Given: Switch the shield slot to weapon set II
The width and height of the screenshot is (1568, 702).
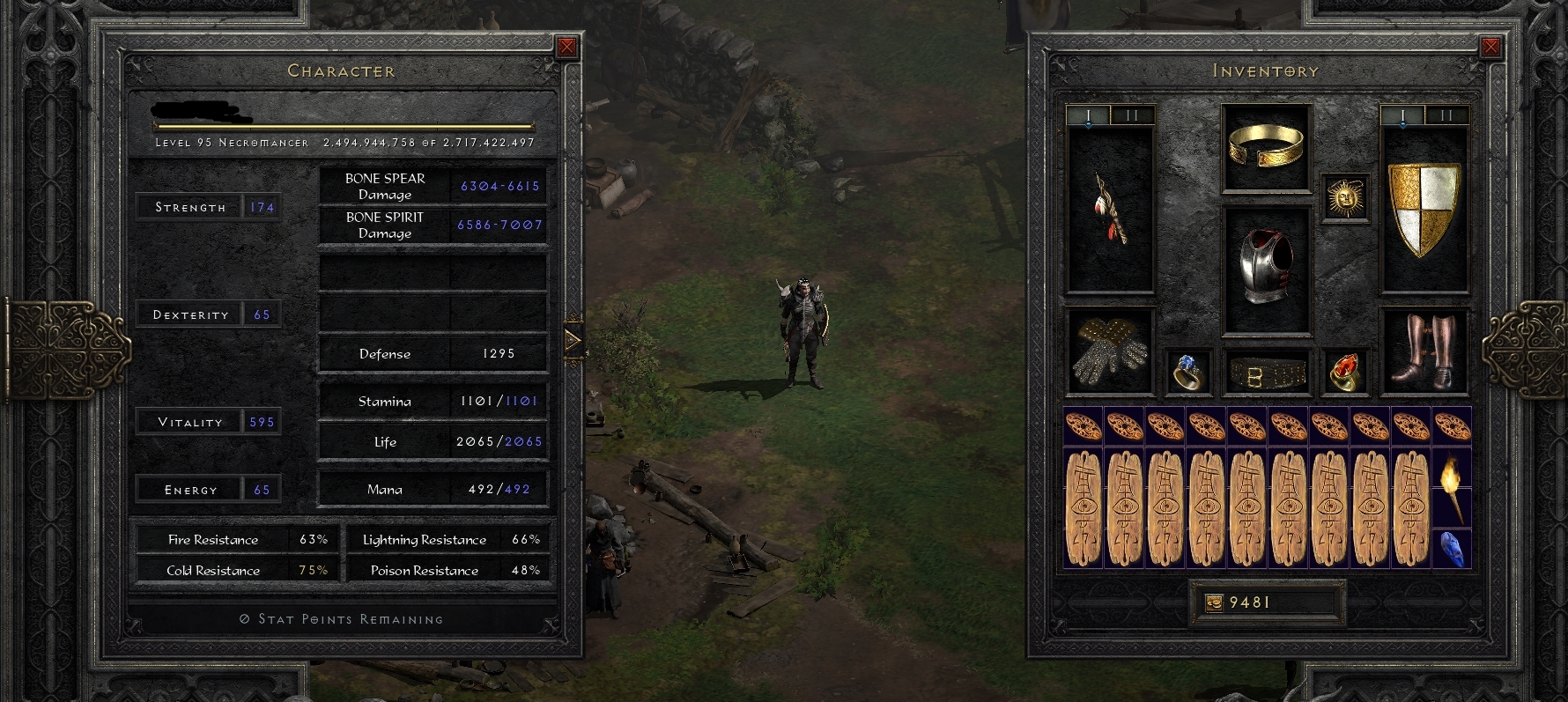Looking at the screenshot, I should click(x=1446, y=115).
